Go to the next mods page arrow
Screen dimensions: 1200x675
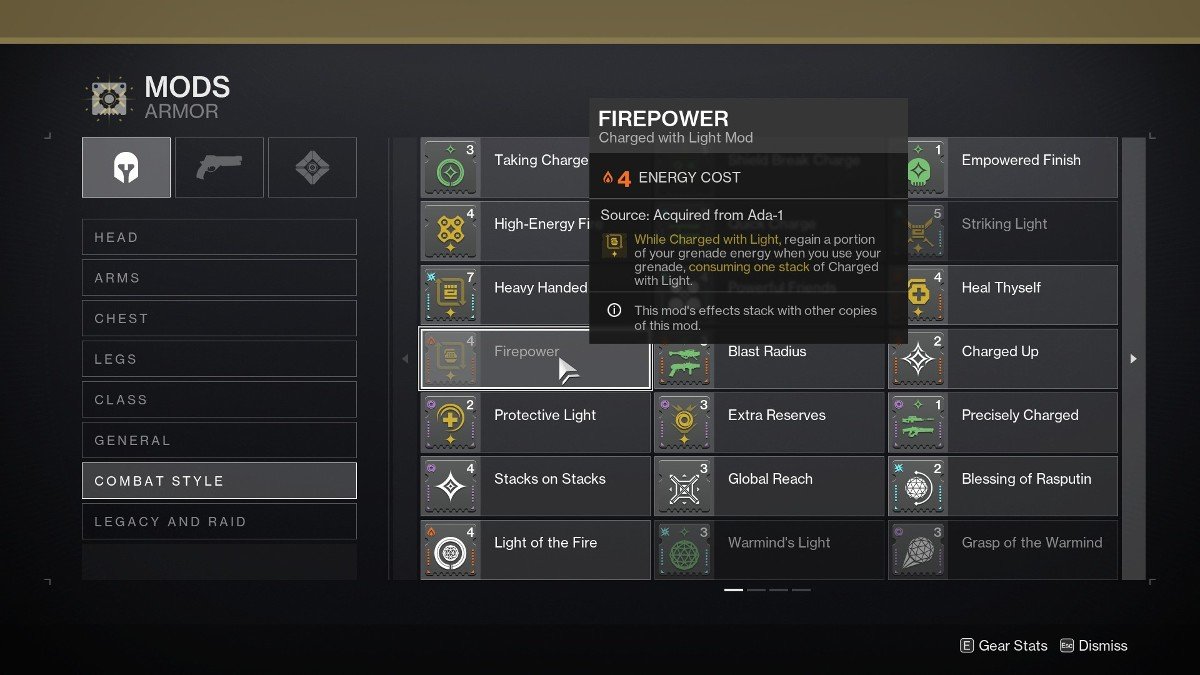click(1133, 358)
